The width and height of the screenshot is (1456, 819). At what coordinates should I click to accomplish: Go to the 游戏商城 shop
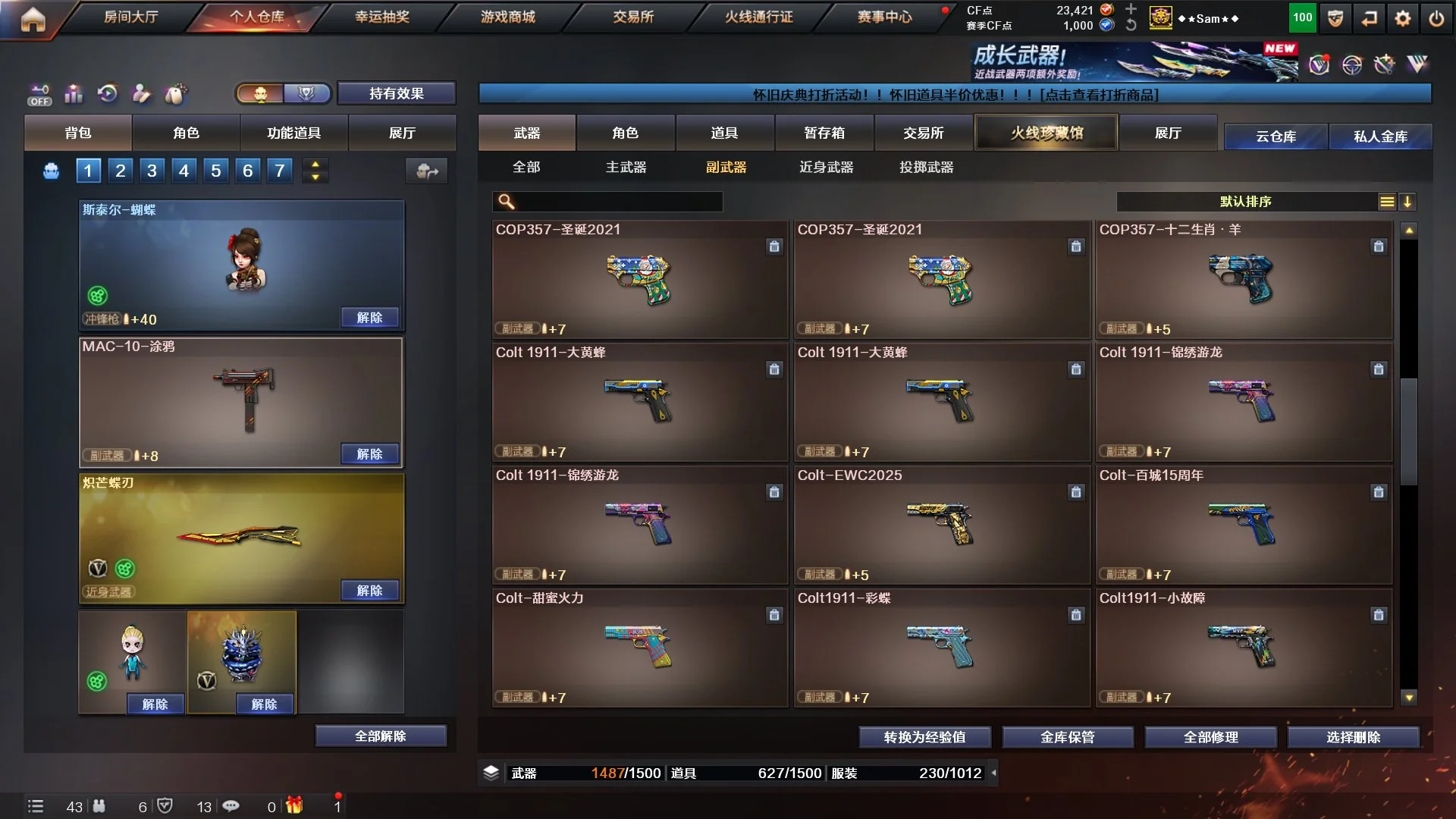[x=507, y=17]
